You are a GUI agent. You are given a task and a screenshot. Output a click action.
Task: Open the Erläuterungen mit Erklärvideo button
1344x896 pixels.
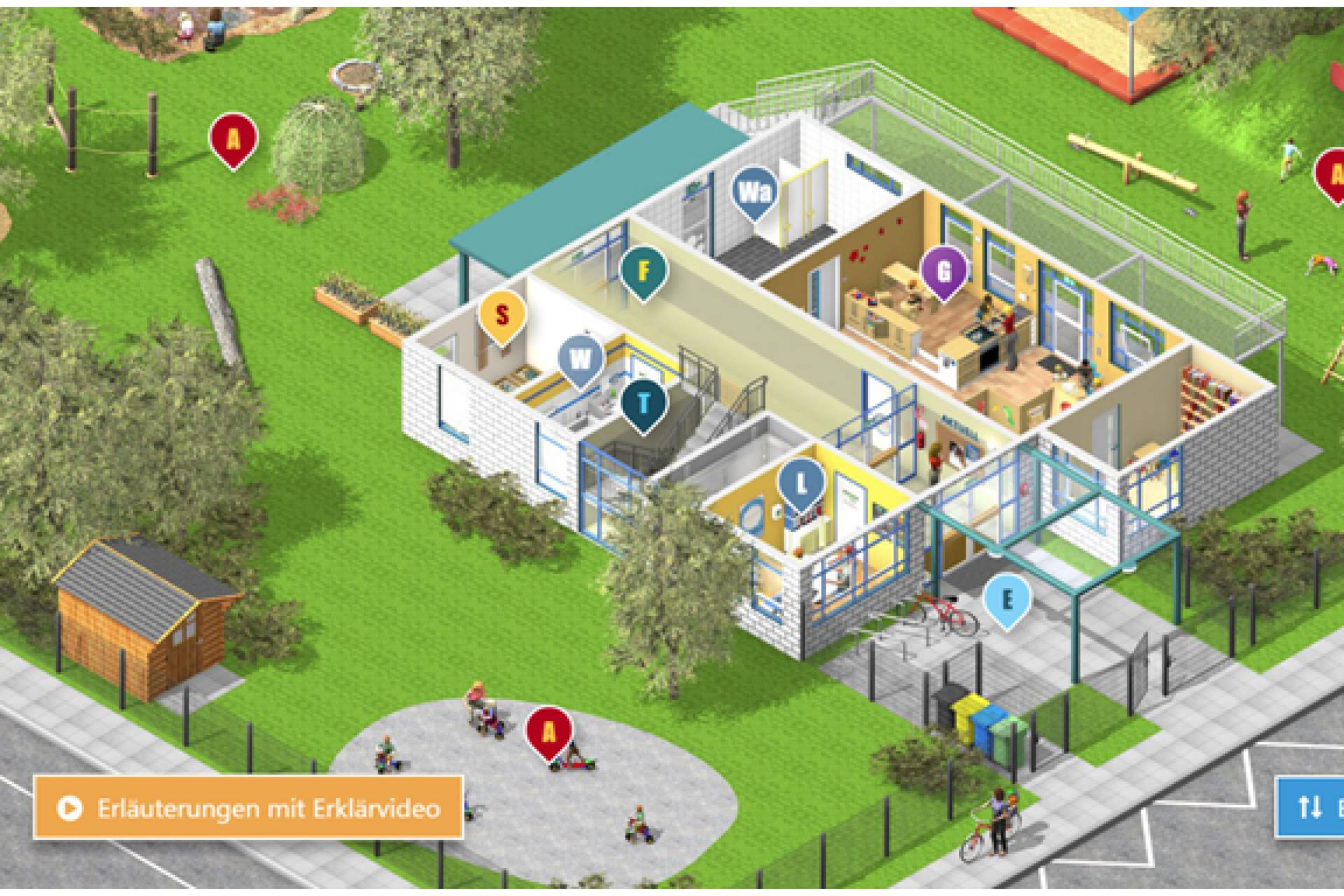tap(248, 808)
